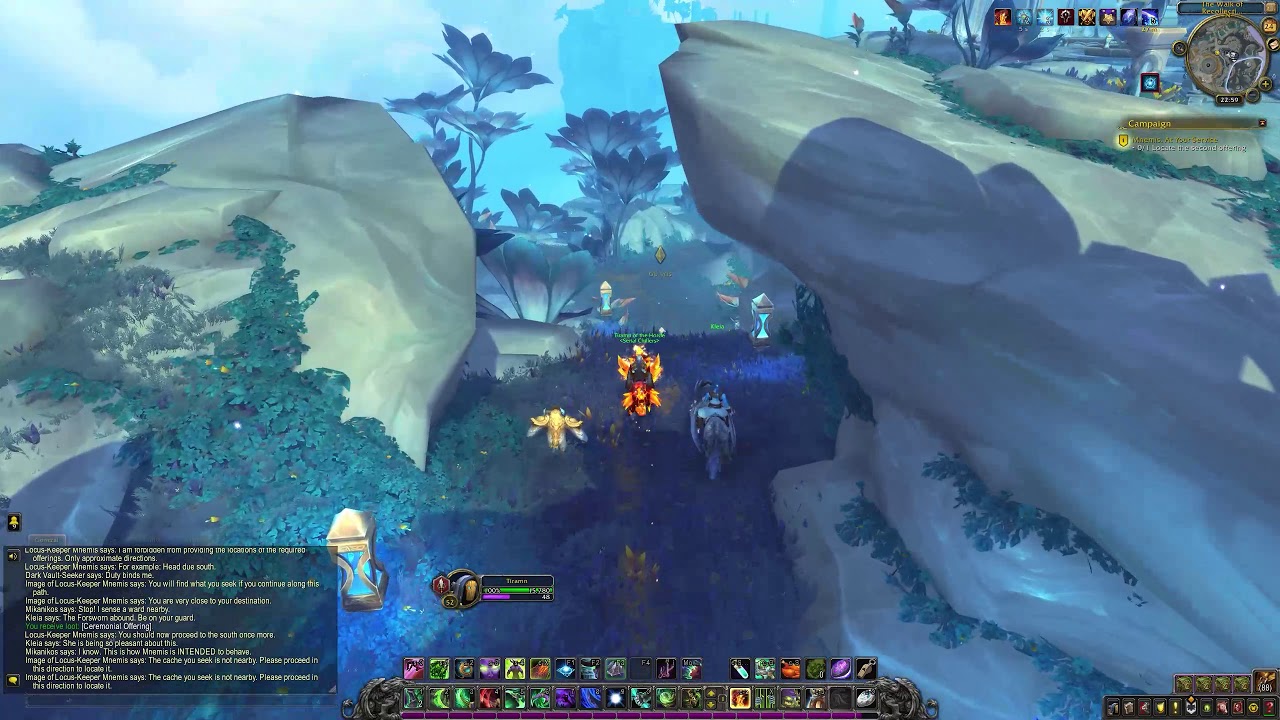Open Guild & Communities shield icon

(x=1191, y=707)
